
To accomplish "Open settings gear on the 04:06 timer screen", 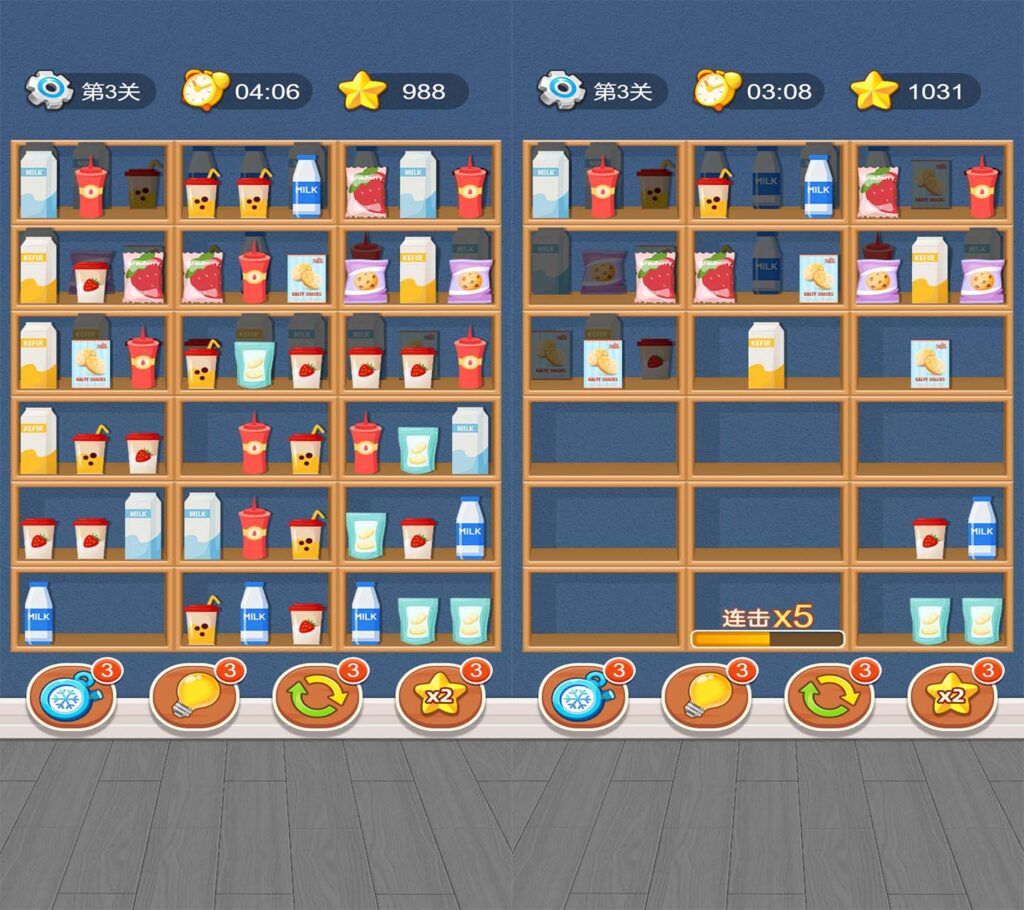I will point(47,91).
